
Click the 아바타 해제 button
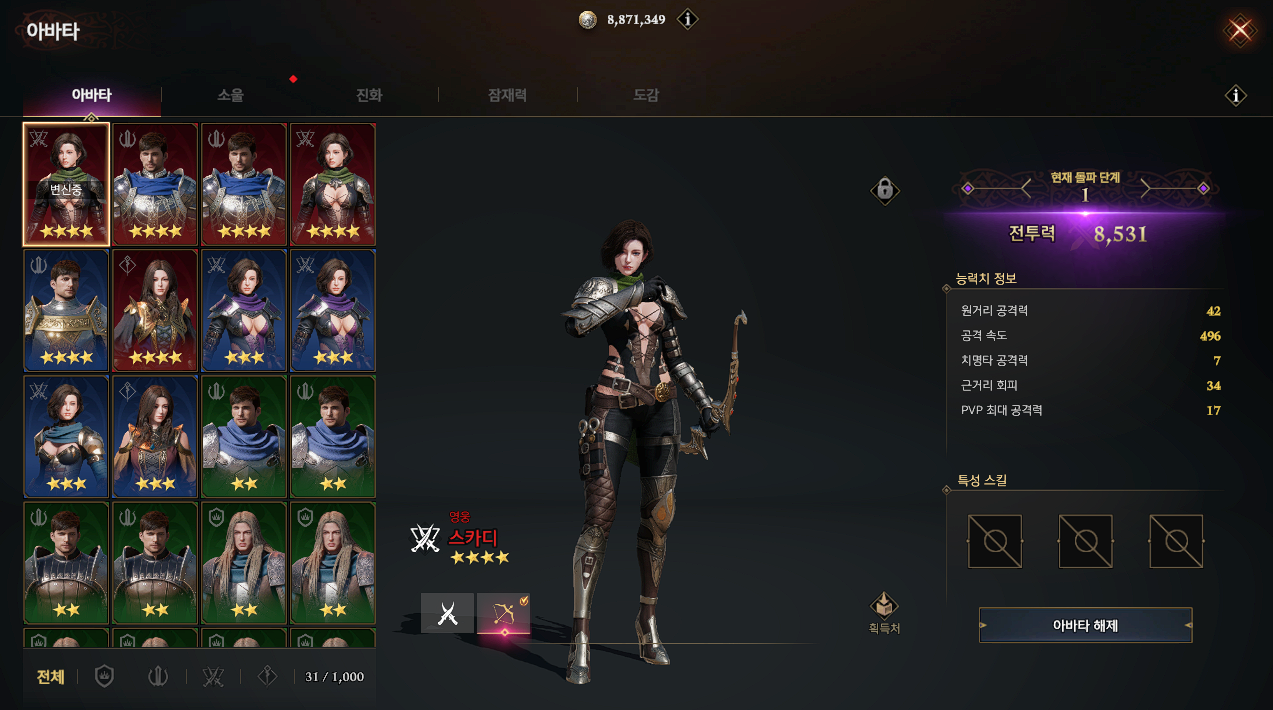coord(1085,626)
